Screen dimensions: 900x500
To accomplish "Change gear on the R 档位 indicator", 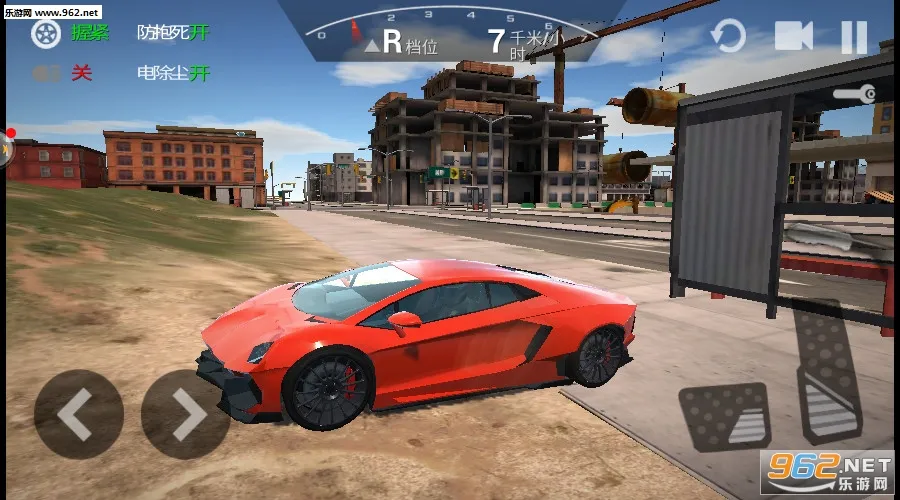I will click(x=400, y=42).
